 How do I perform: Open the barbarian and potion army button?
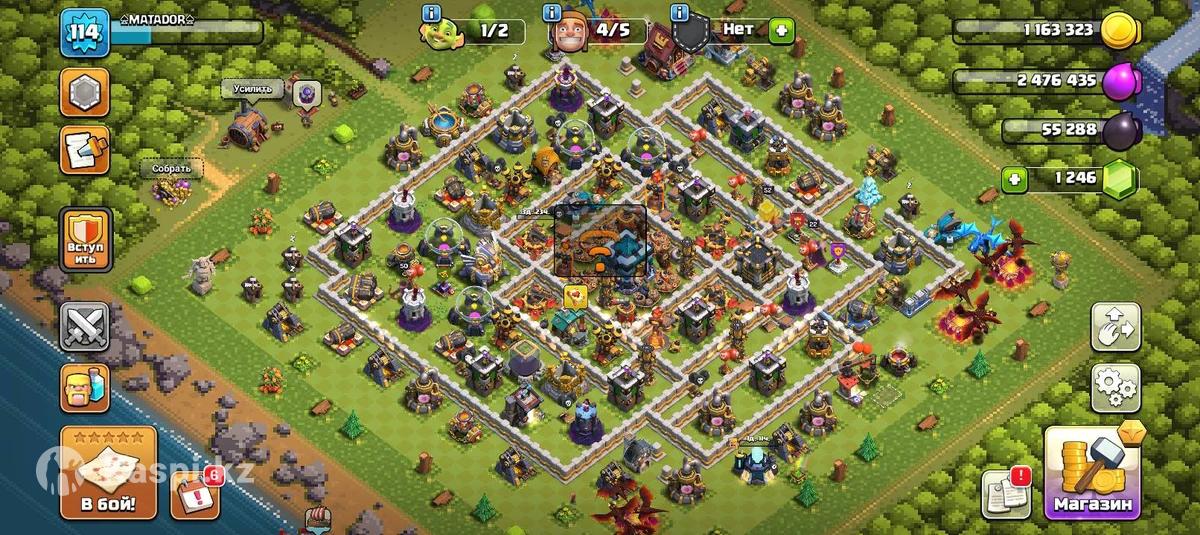[86, 386]
